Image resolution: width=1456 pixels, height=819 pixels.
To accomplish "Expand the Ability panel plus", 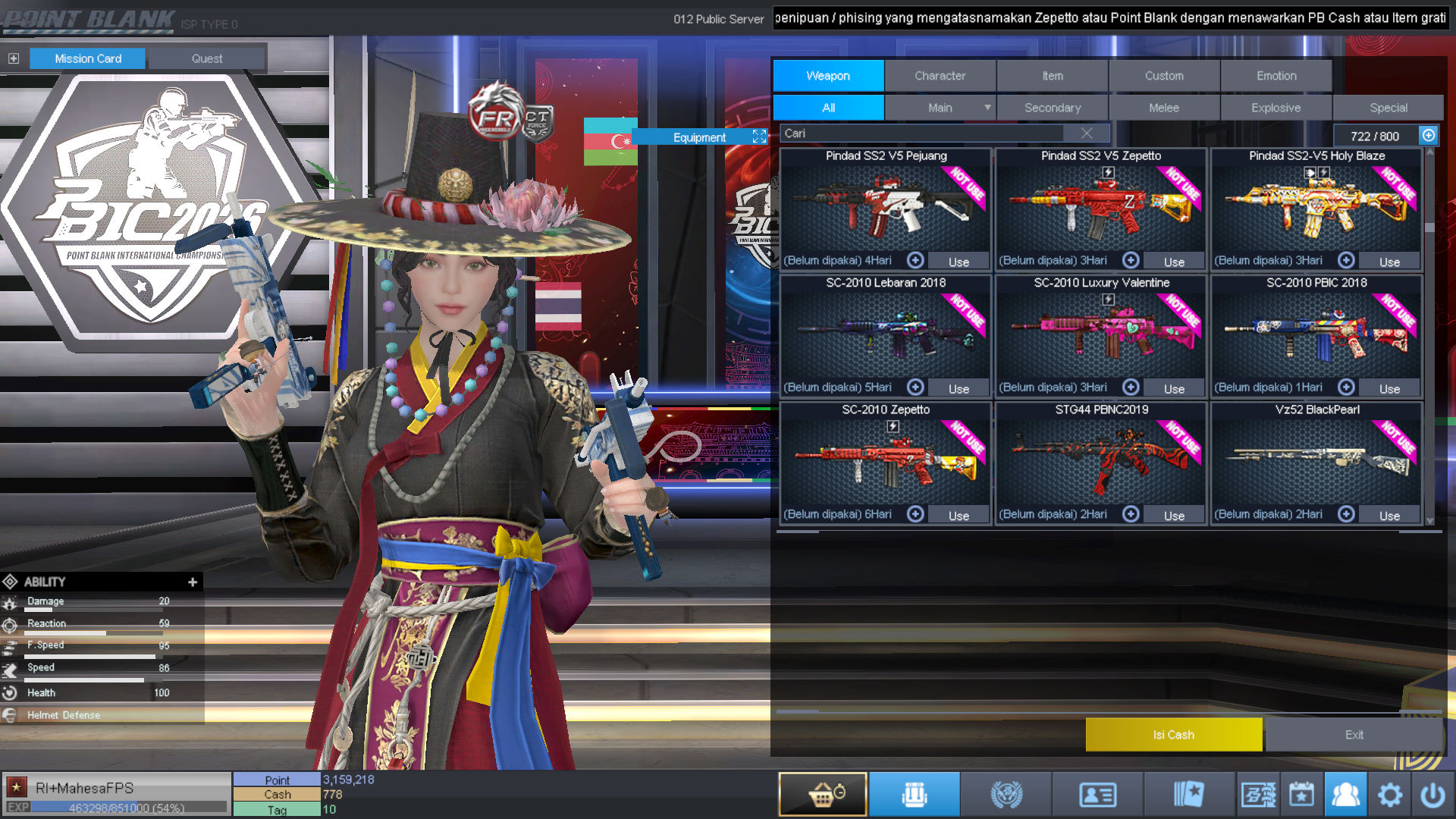I will (193, 582).
